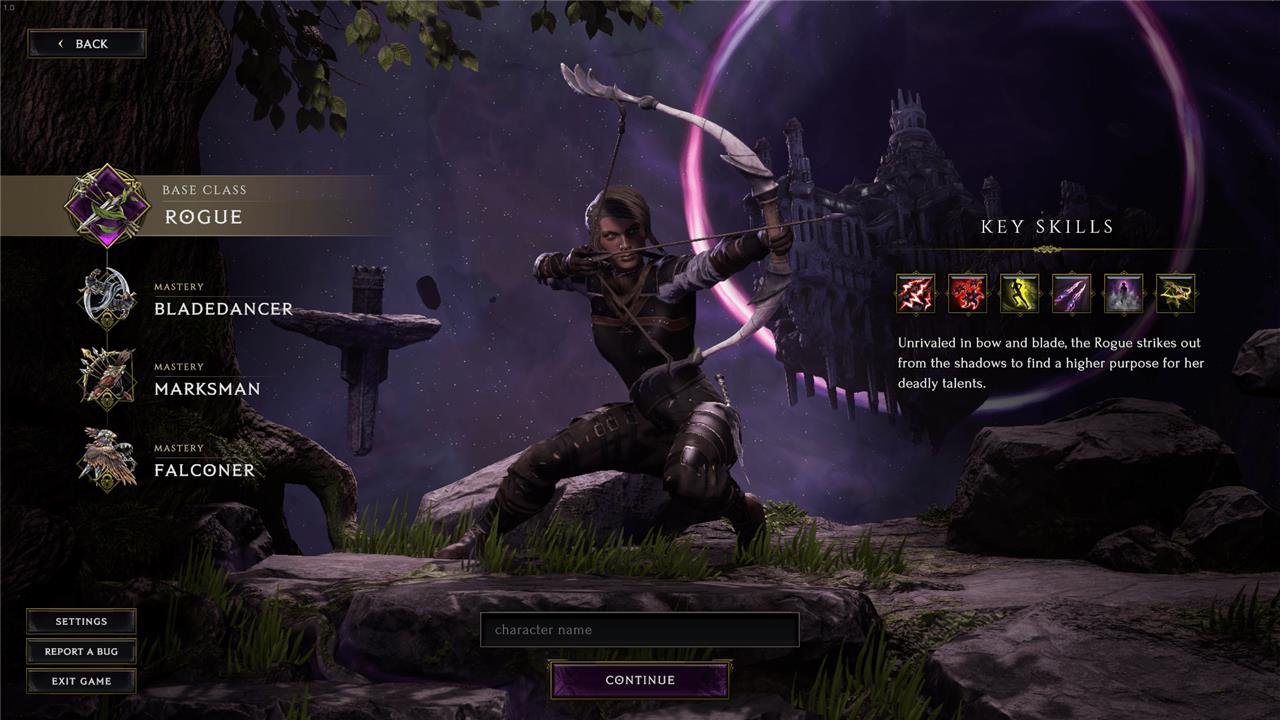View the red lightning slash key skill
This screenshot has width=1280, height=720.
tap(916, 294)
